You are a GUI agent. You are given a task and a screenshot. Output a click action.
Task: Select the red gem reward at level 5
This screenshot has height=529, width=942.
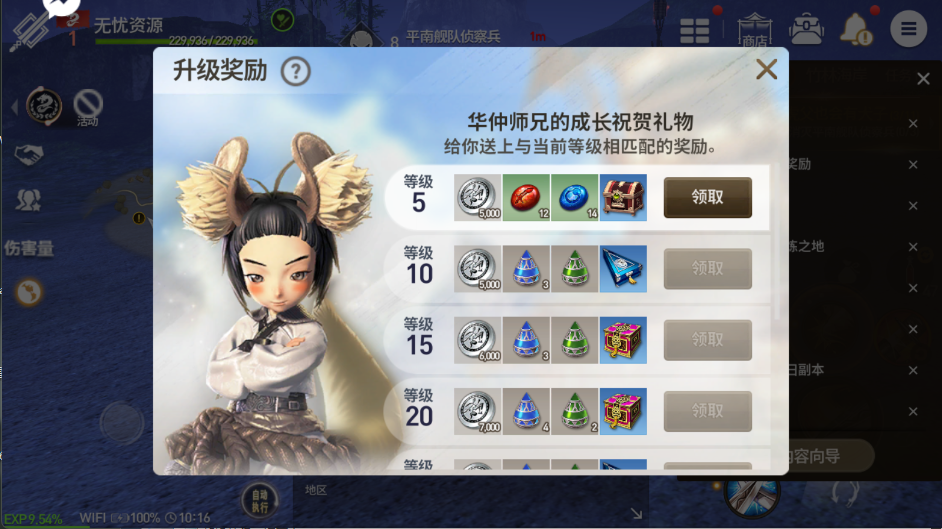[526, 197]
